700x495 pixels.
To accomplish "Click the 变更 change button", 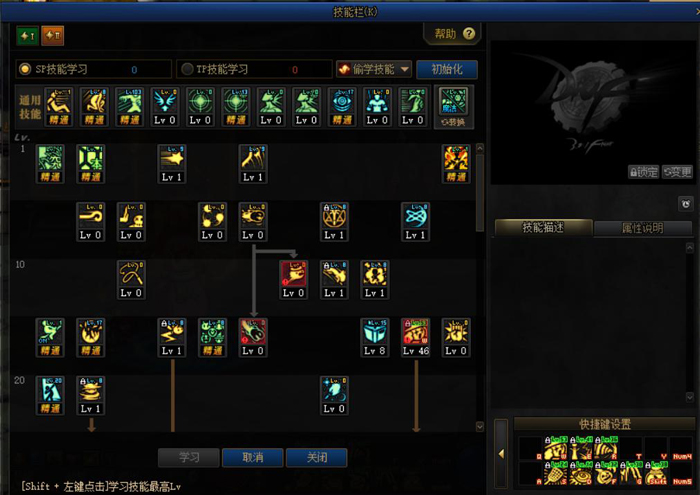I will tap(677, 172).
